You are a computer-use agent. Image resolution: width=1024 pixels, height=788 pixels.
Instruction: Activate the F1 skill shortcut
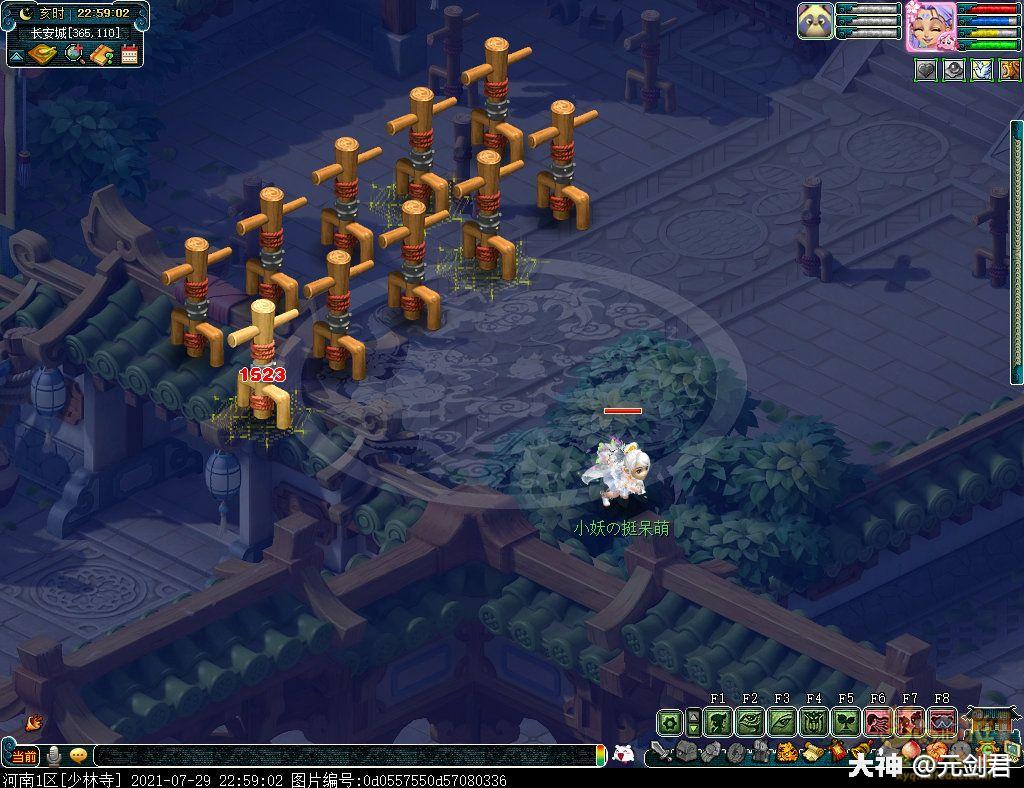coord(718,721)
